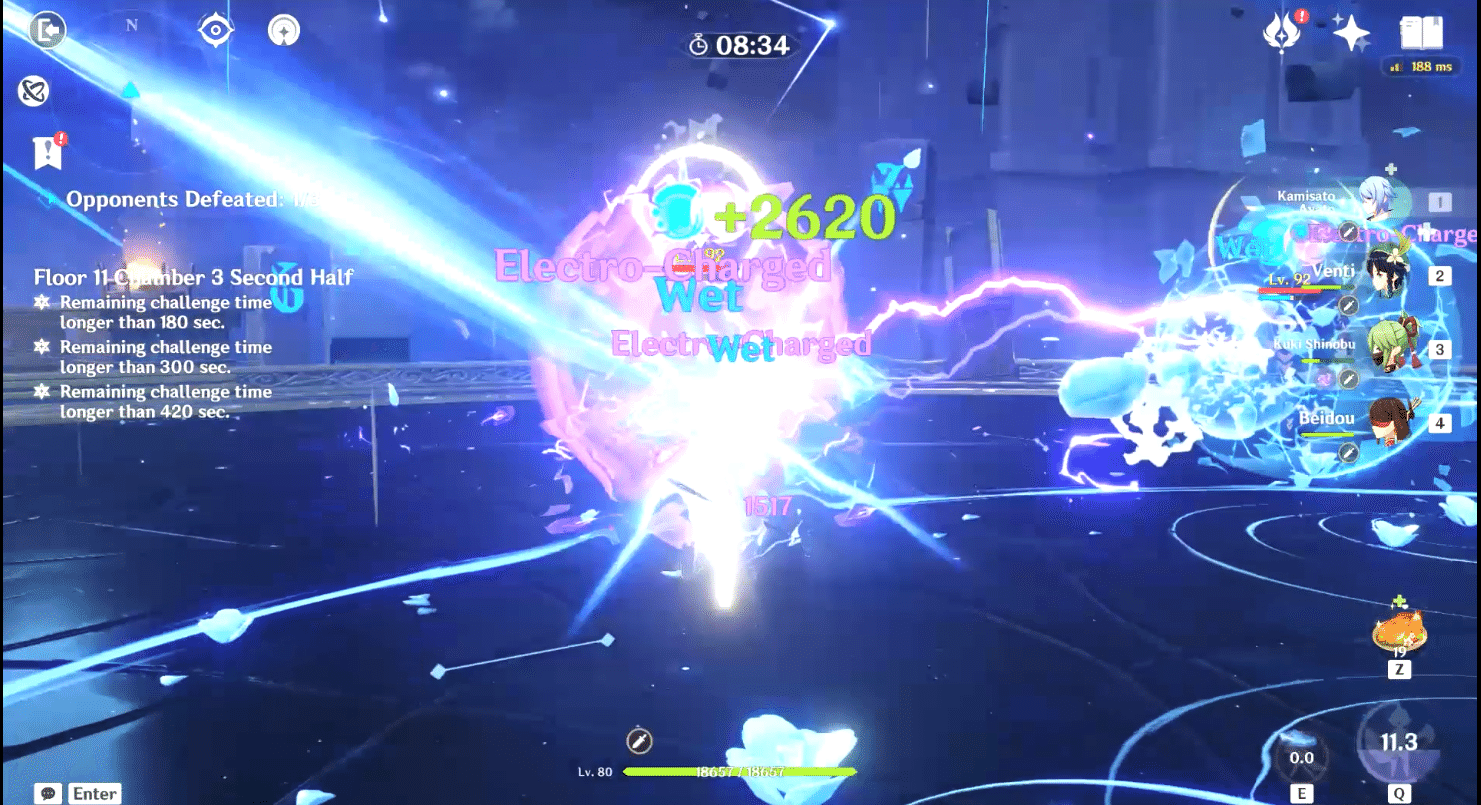This screenshot has height=805, width=1481.
Task: Click the N compass marker on the minimap
Action: click(x=132, y=27)
